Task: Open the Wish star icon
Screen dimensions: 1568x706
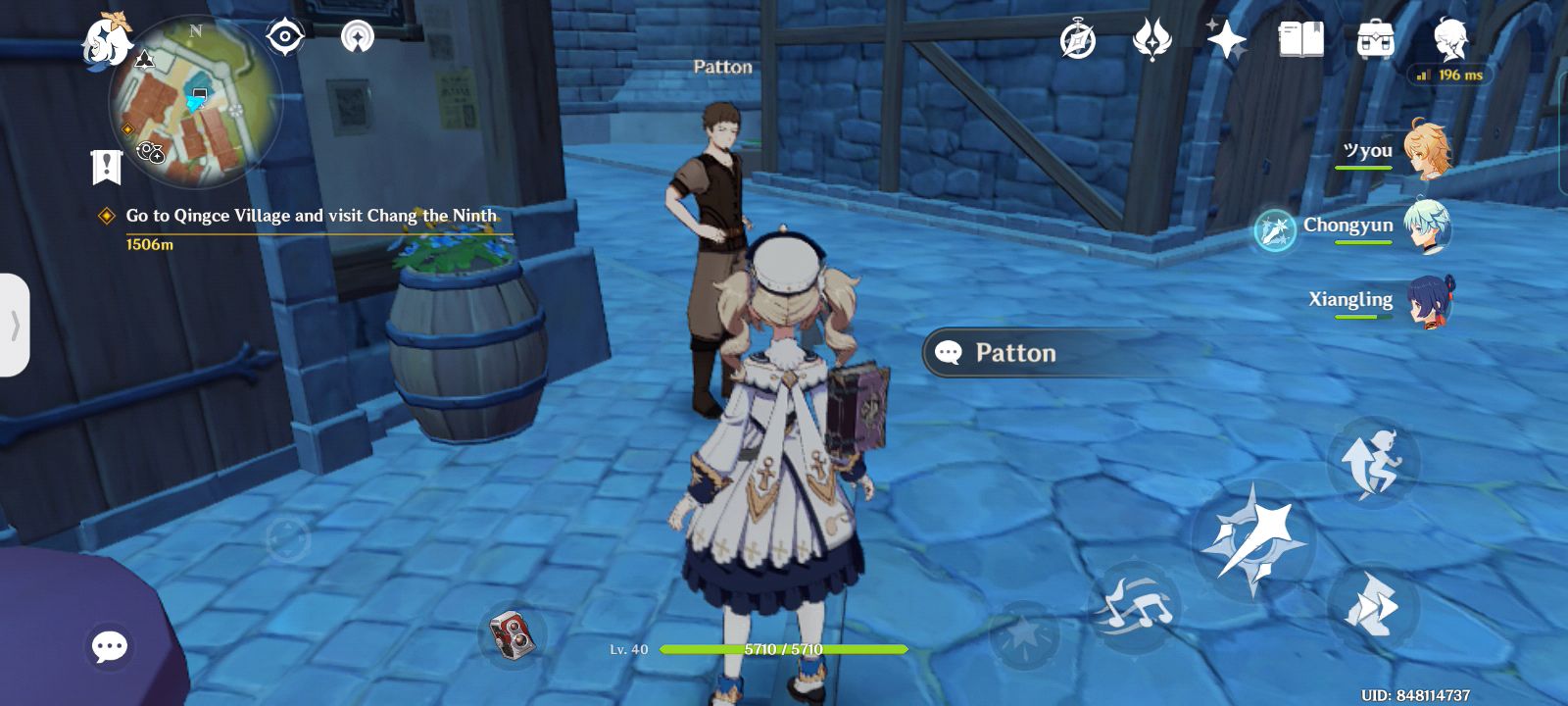Action: [x=1226, y=40]
